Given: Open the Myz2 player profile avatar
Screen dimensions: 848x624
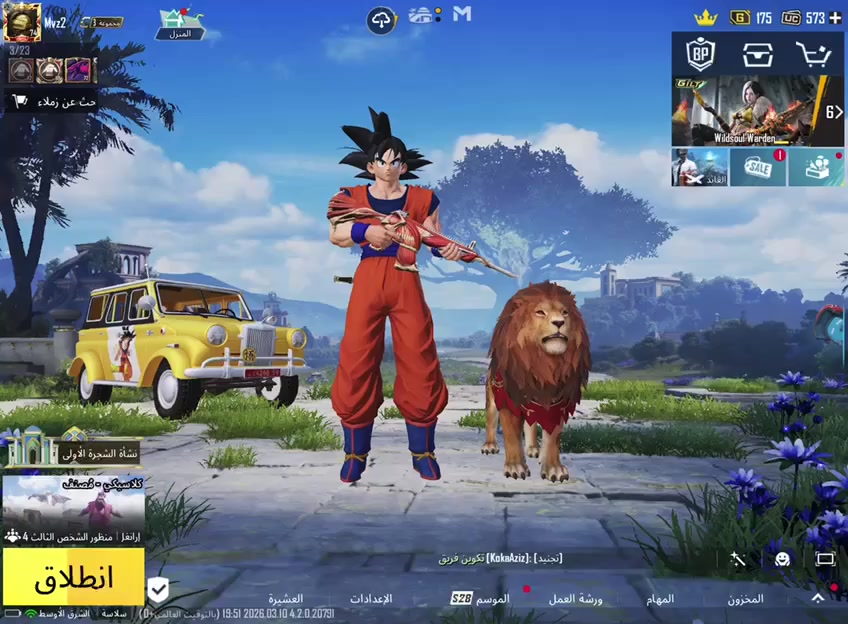Looking at the screenshot, I should tap(22, 22).
